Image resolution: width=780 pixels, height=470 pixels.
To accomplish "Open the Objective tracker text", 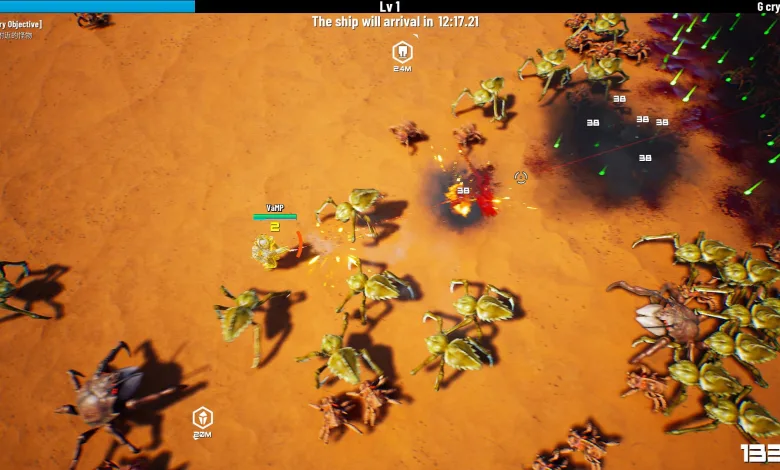I will coord(20,24).
